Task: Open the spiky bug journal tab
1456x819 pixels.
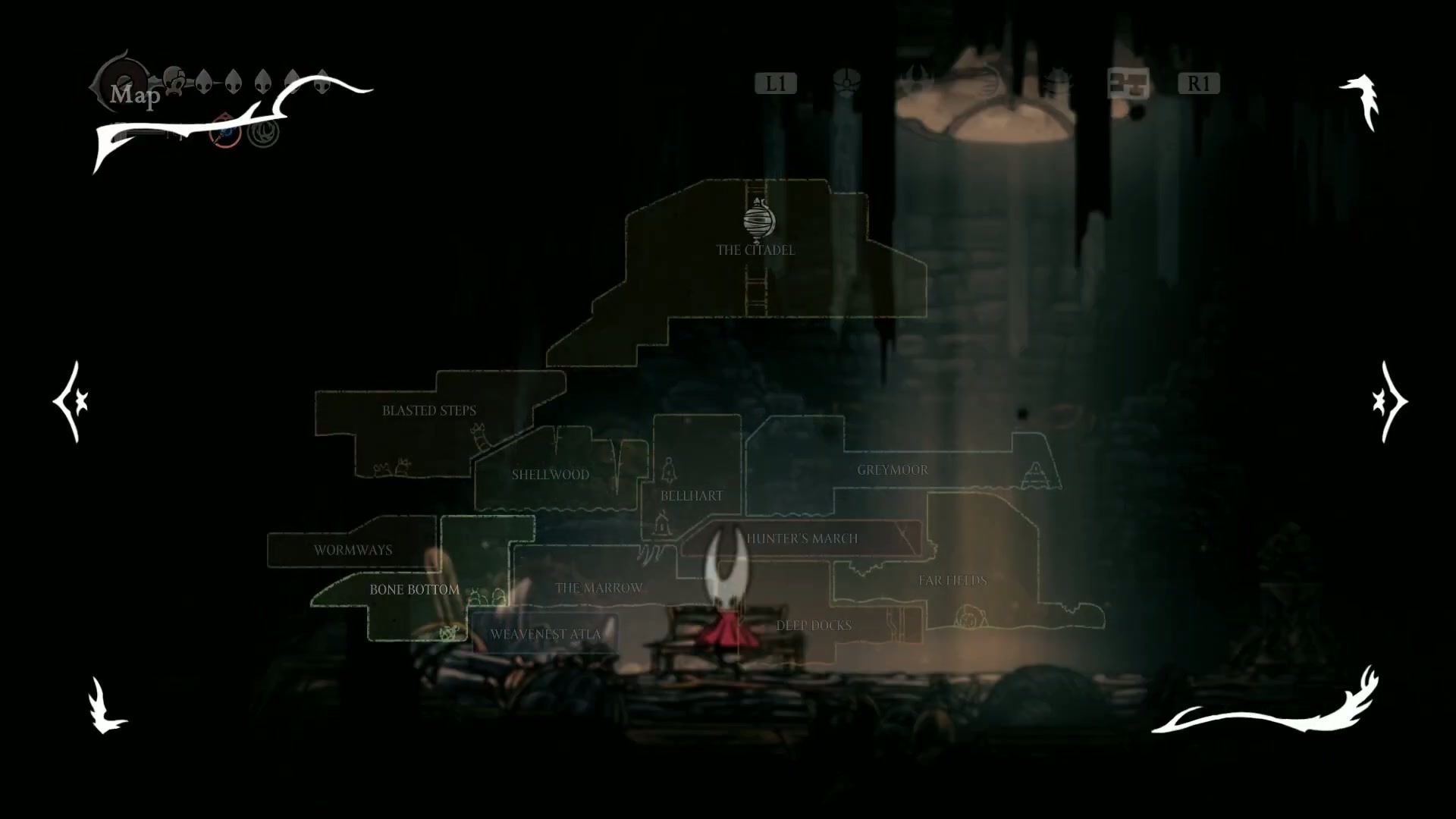Action: click(1055, 83)
